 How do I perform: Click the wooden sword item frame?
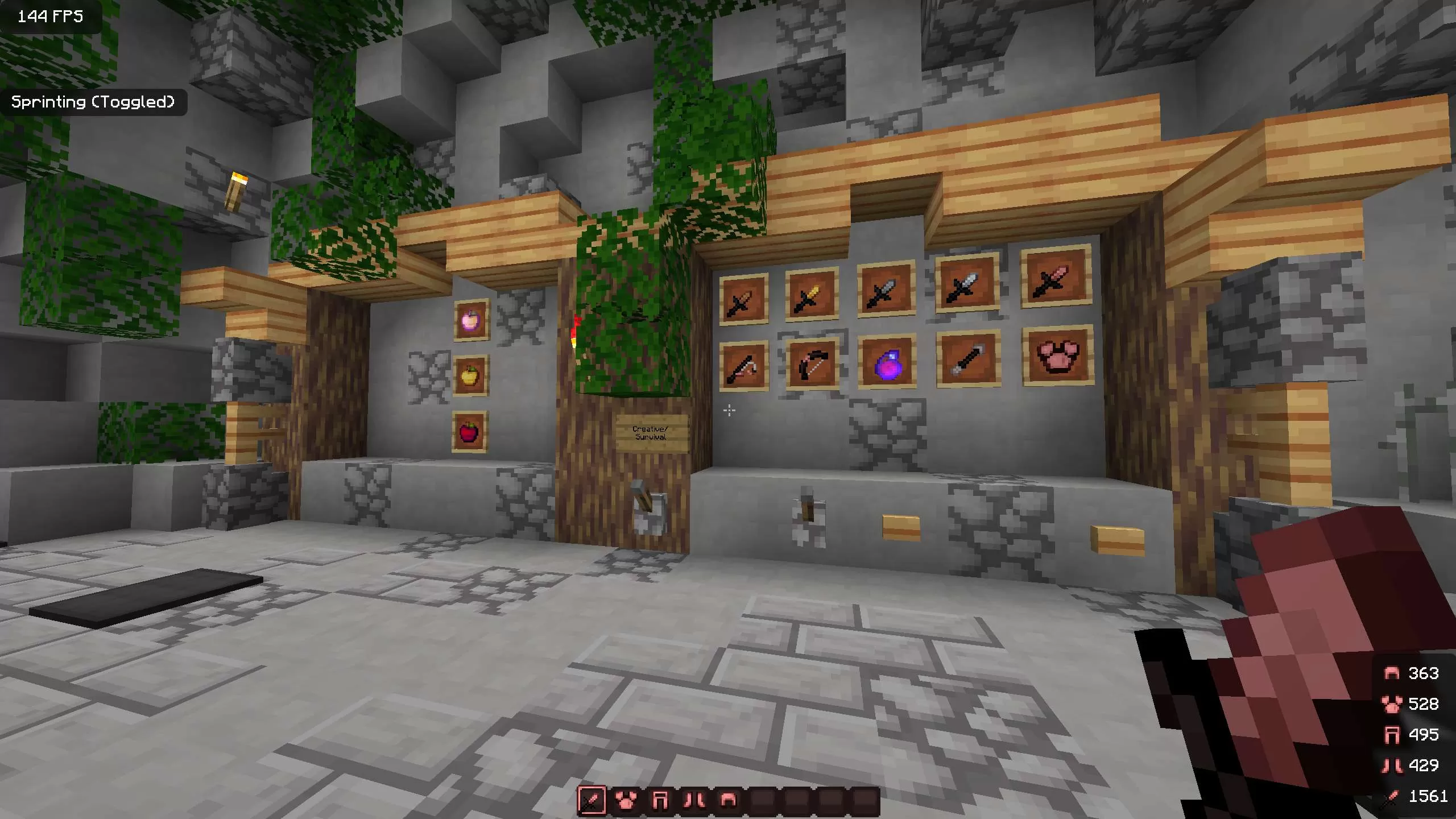pyautogui.click(x=744, y=299)
